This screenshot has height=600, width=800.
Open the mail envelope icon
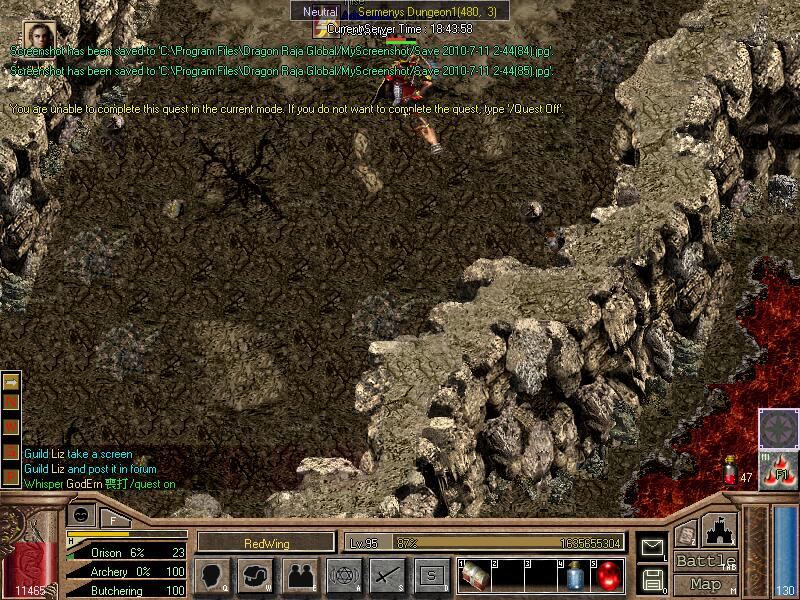coord(653,547)
